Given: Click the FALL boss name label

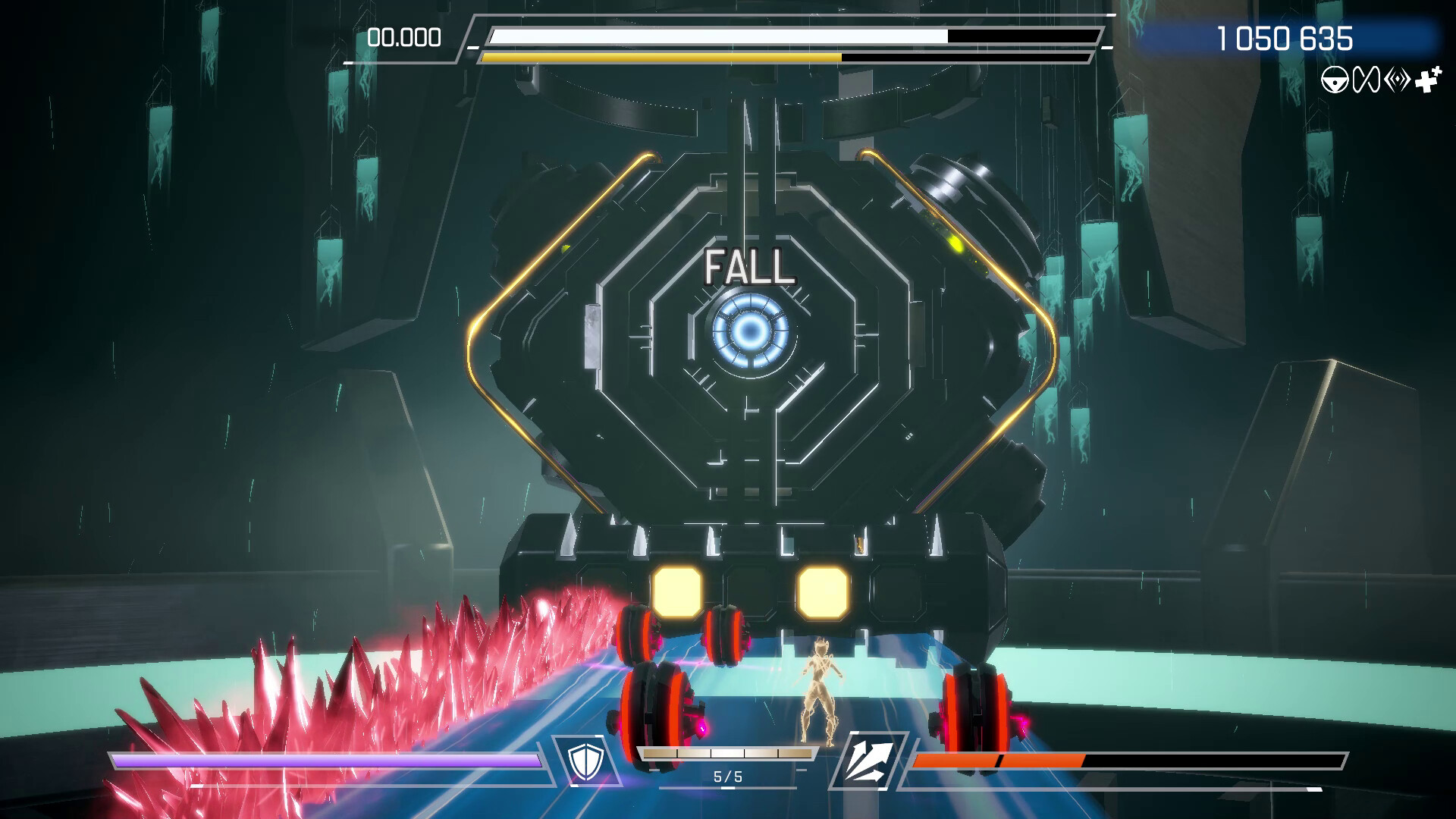Looking at the screenshot, I should click(x=749, y=266).
